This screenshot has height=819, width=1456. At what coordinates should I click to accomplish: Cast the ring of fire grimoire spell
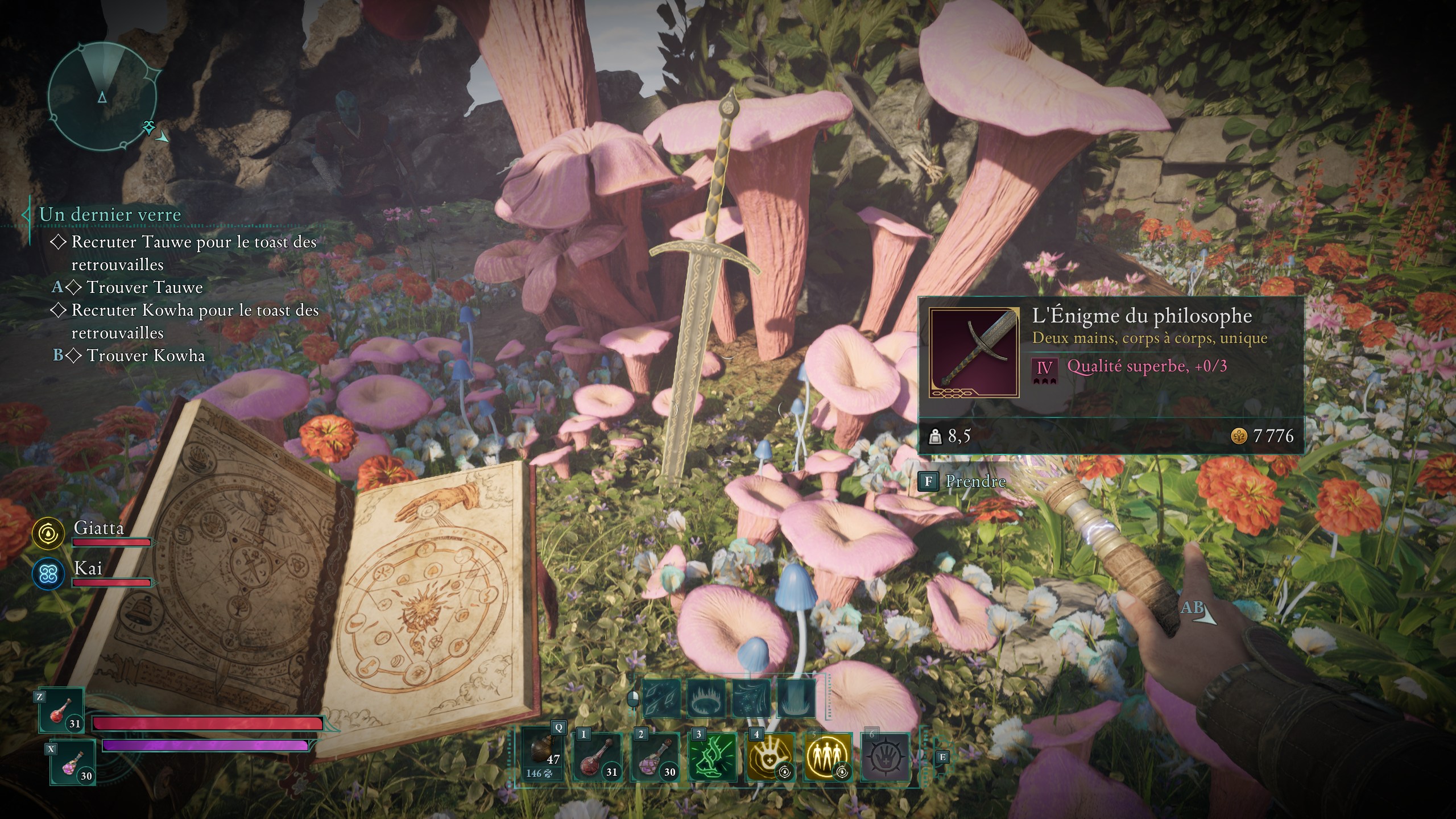pos(706,698)
